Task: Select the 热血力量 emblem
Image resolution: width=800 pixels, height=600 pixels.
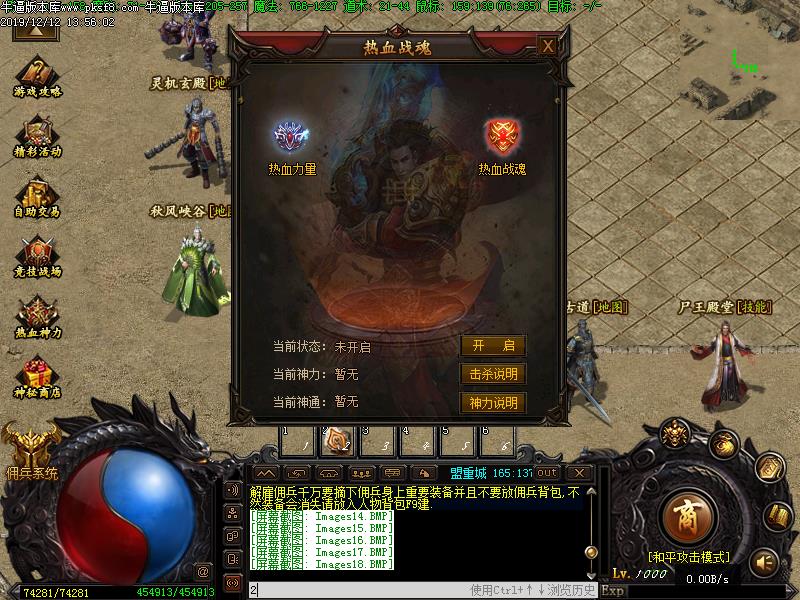Action: tap(291, 137)
